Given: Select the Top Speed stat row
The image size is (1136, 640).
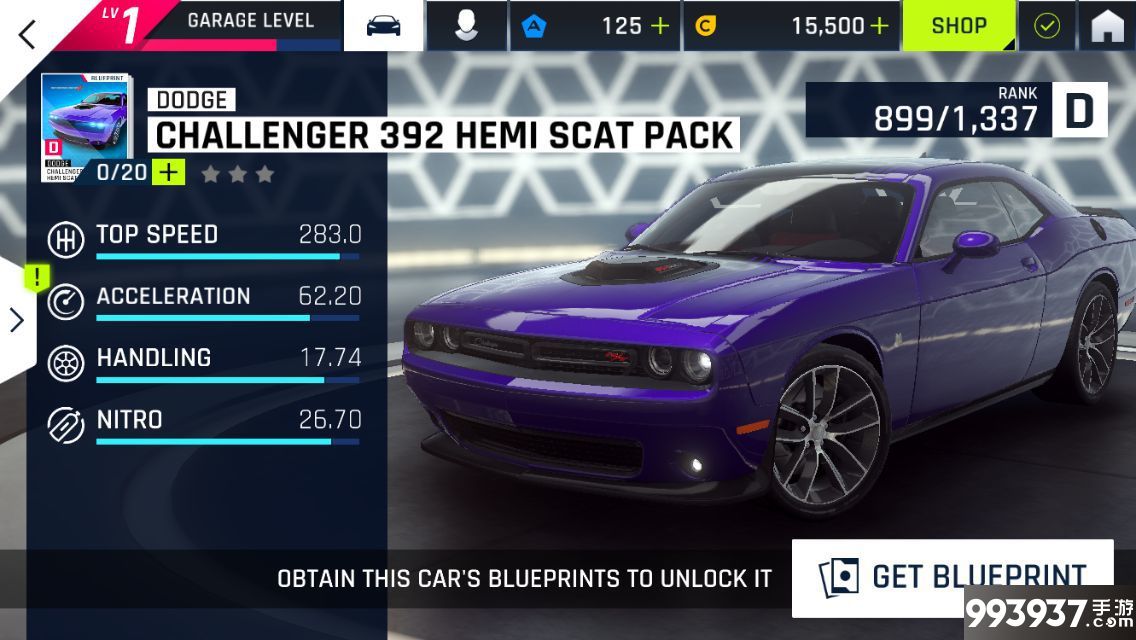Looking at the screenshot, I should pos(204,239).
